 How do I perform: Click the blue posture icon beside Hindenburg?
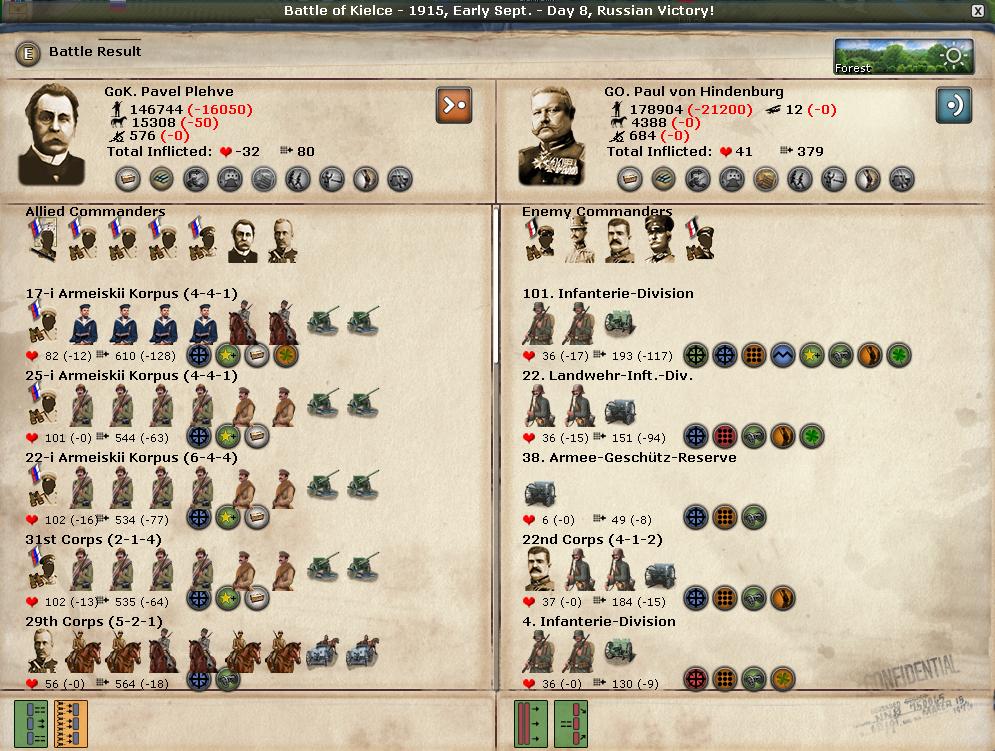(x=953, y=106)
